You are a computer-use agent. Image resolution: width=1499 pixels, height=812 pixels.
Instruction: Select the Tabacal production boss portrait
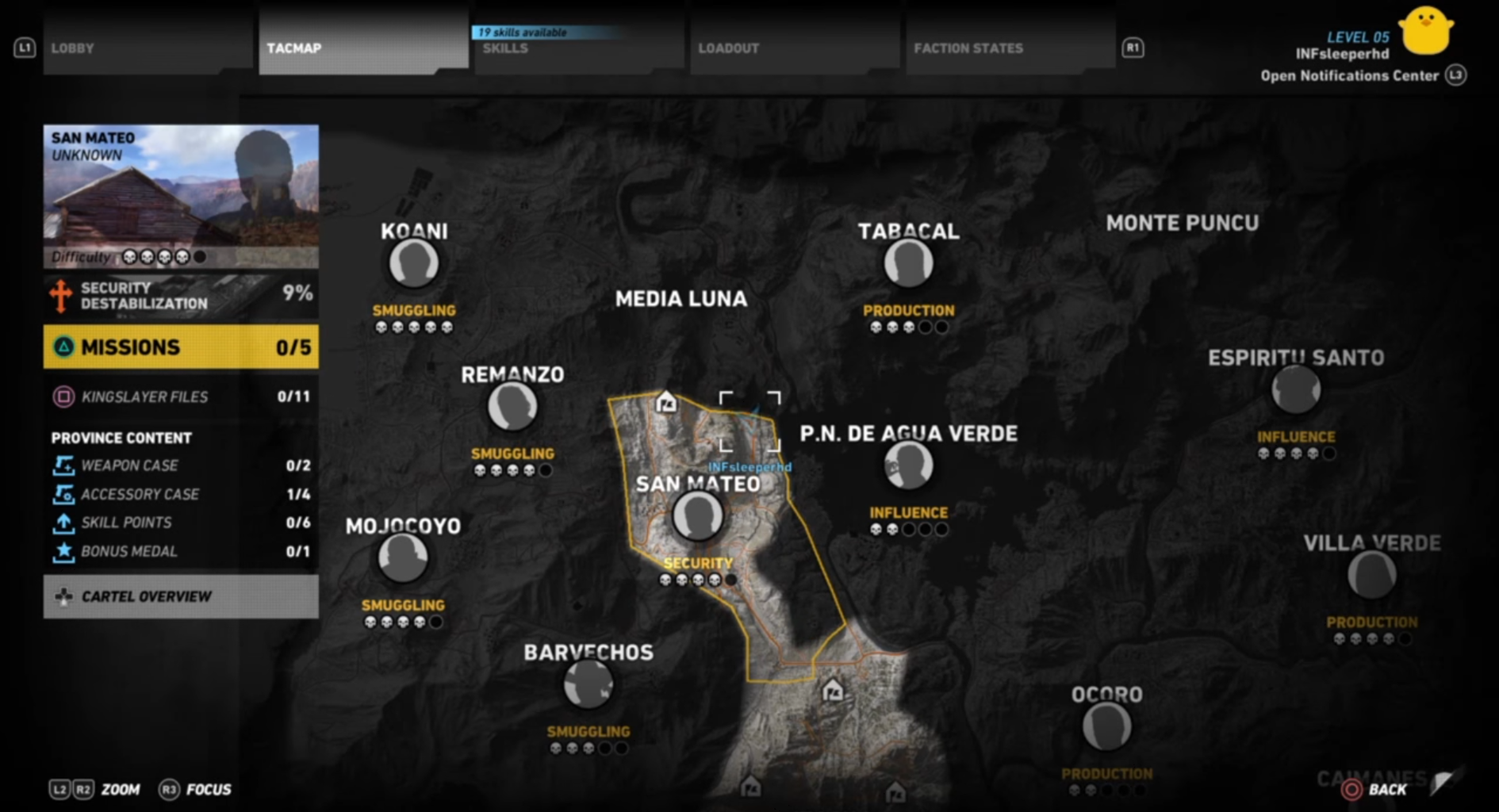(x=909, y=263)
